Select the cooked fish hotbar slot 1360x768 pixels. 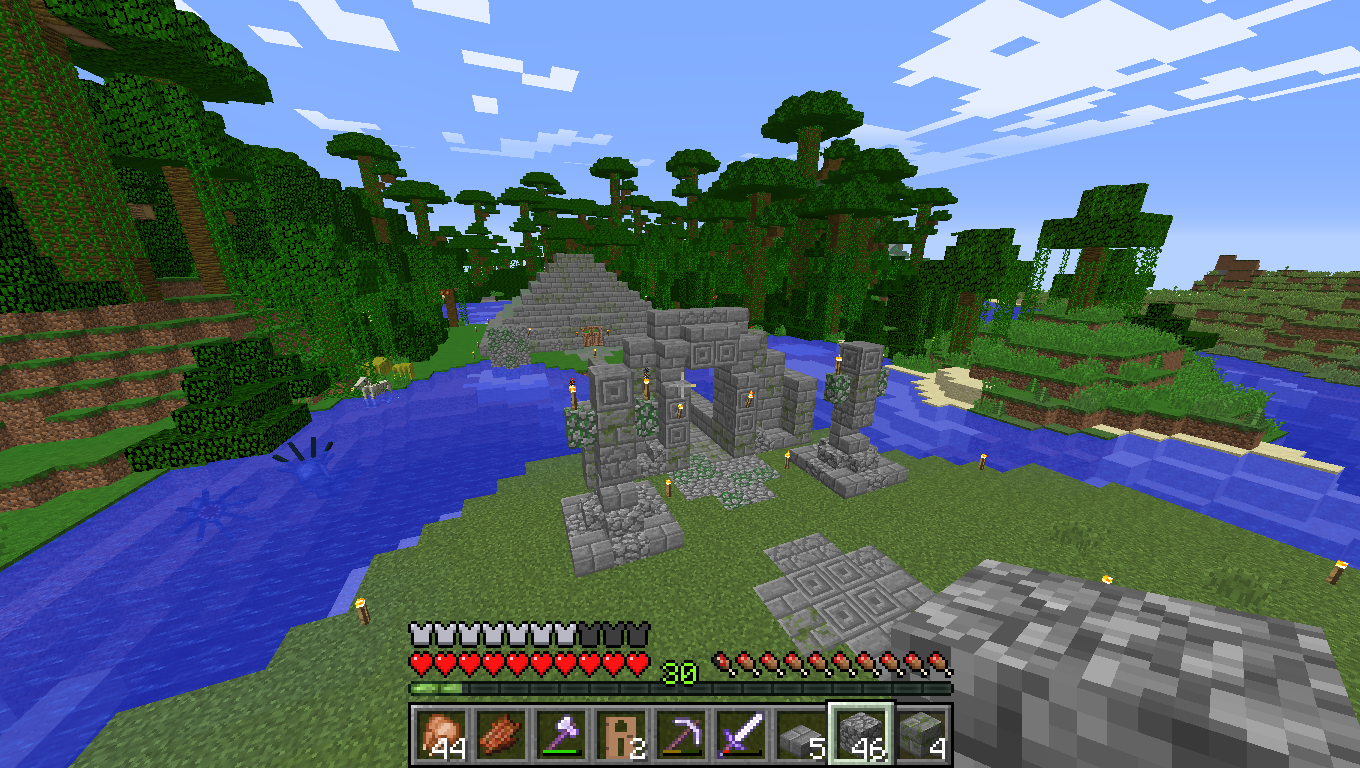pyautogui.click(x=500, y=735)
